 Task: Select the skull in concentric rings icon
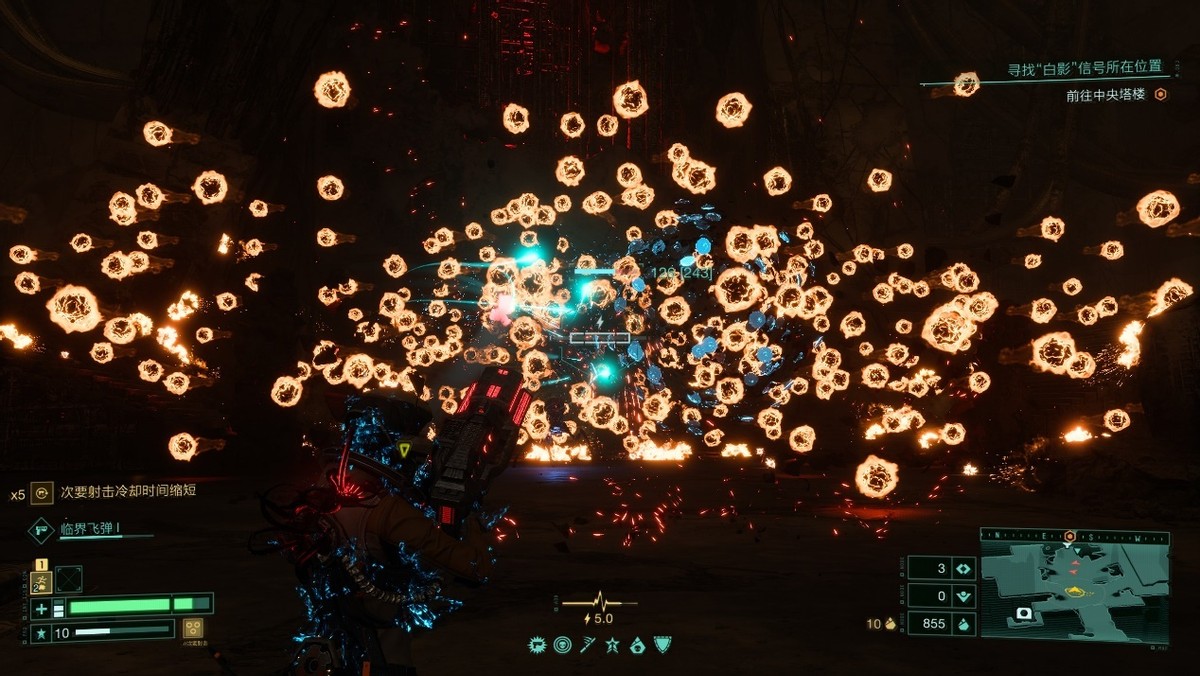click(563, 646)
